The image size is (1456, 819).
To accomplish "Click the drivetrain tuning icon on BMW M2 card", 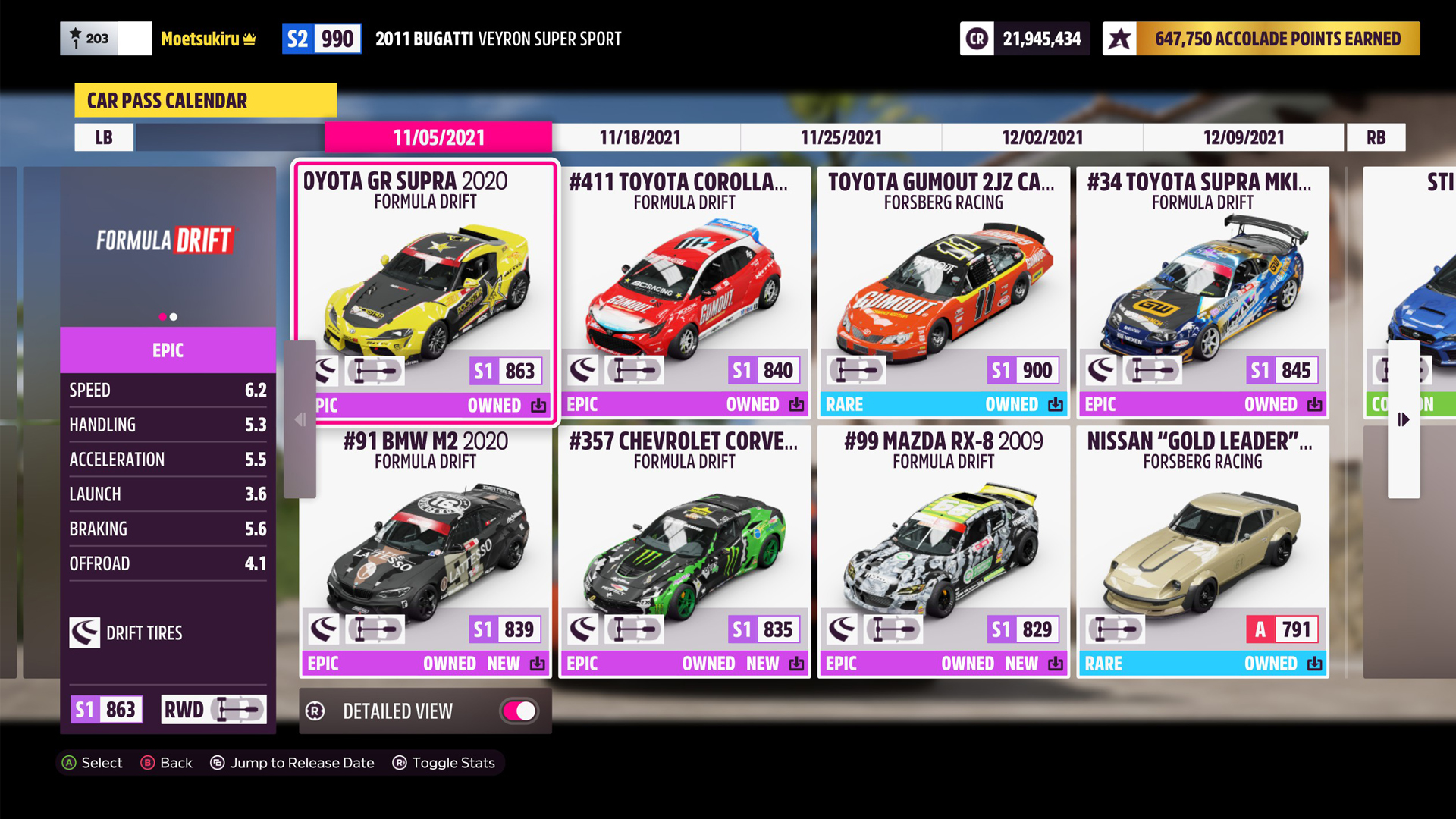I will point(375,628).
